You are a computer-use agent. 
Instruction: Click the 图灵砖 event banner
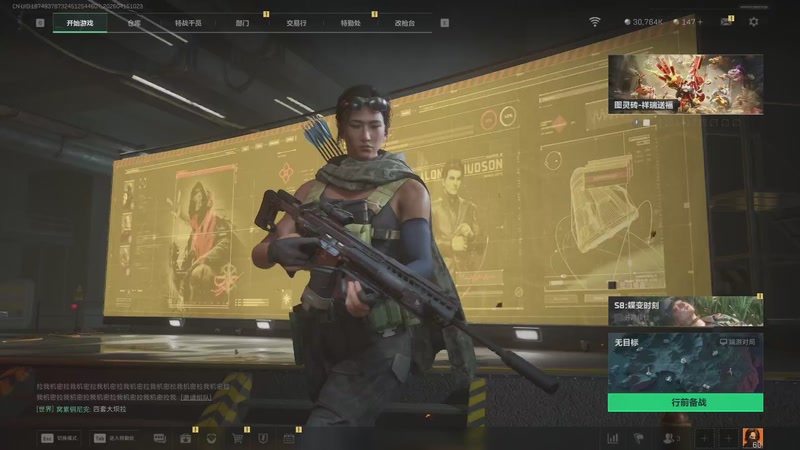685,84
